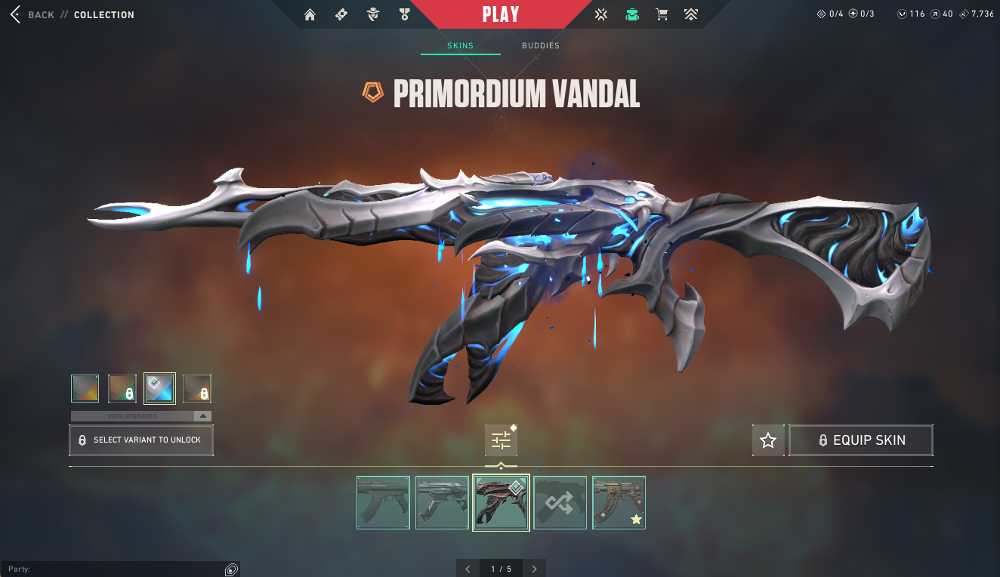Open the shopping cart store icon
This screenshot has height=577, width=1000.
pyautogui.click(x=661, y=15)
